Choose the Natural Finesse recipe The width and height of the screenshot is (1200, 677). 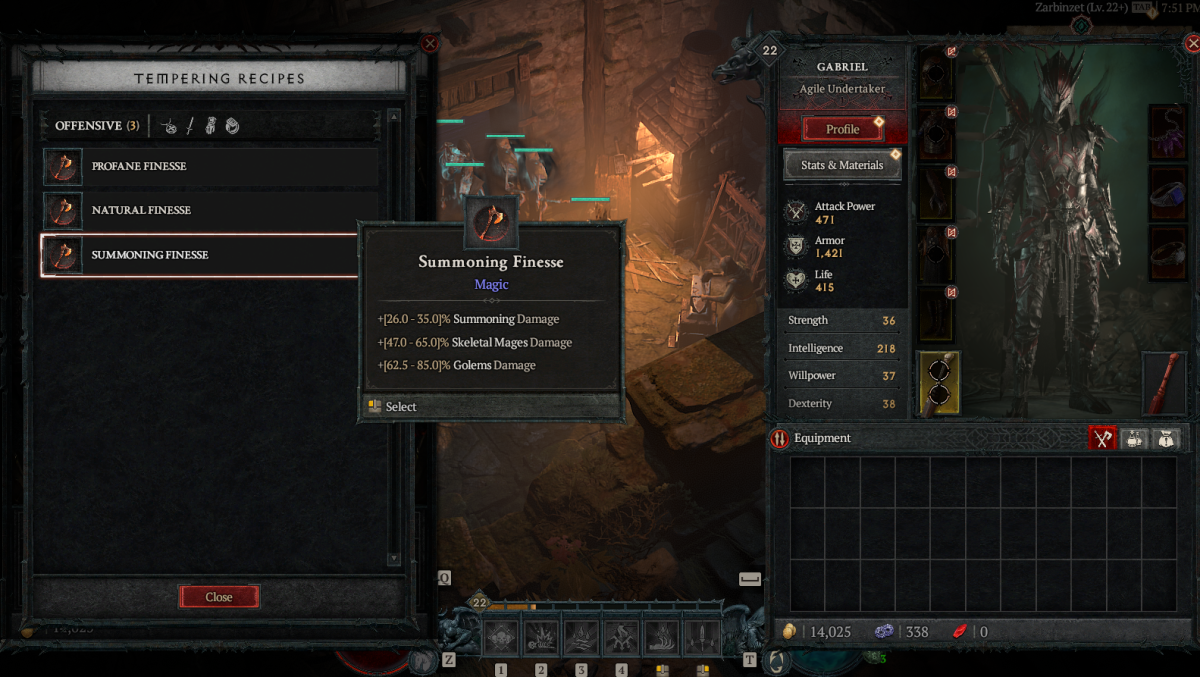pyautogui.click(x=211, y=210)
